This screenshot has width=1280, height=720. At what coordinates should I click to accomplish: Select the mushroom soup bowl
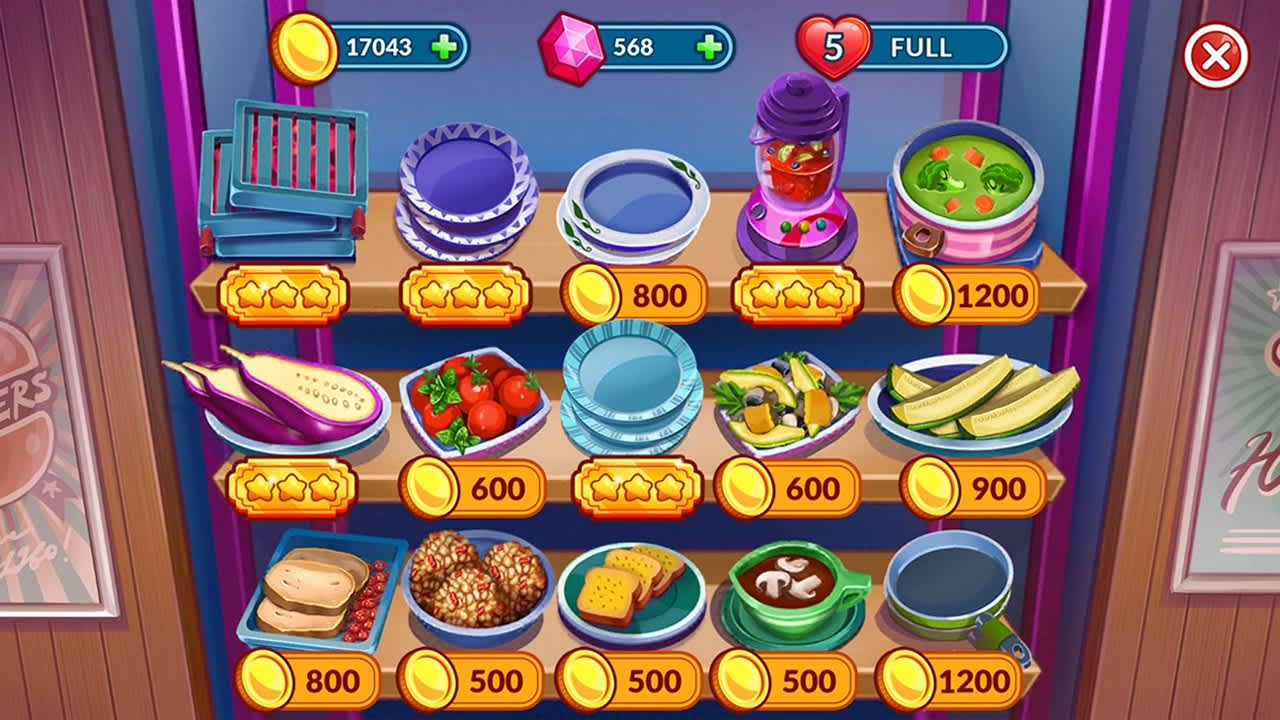[790, 590]
